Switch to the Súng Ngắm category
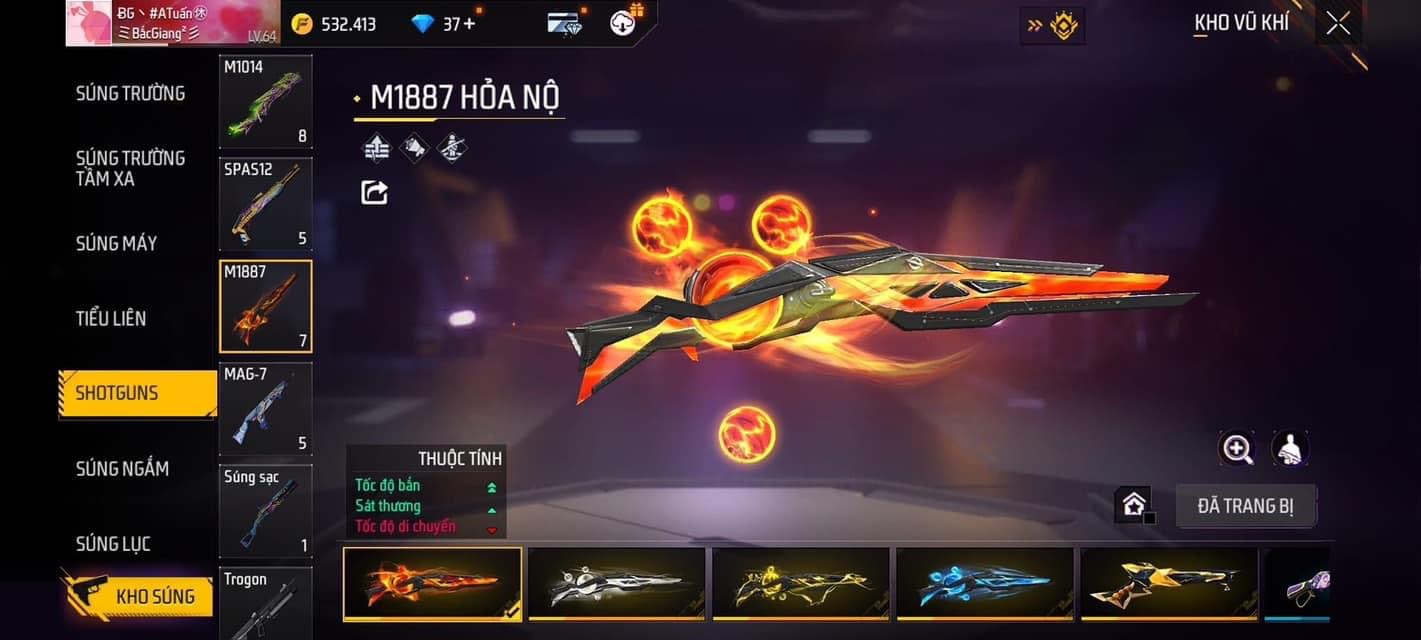The height and width of the screenshot is (640, 1421). [122, 468]
